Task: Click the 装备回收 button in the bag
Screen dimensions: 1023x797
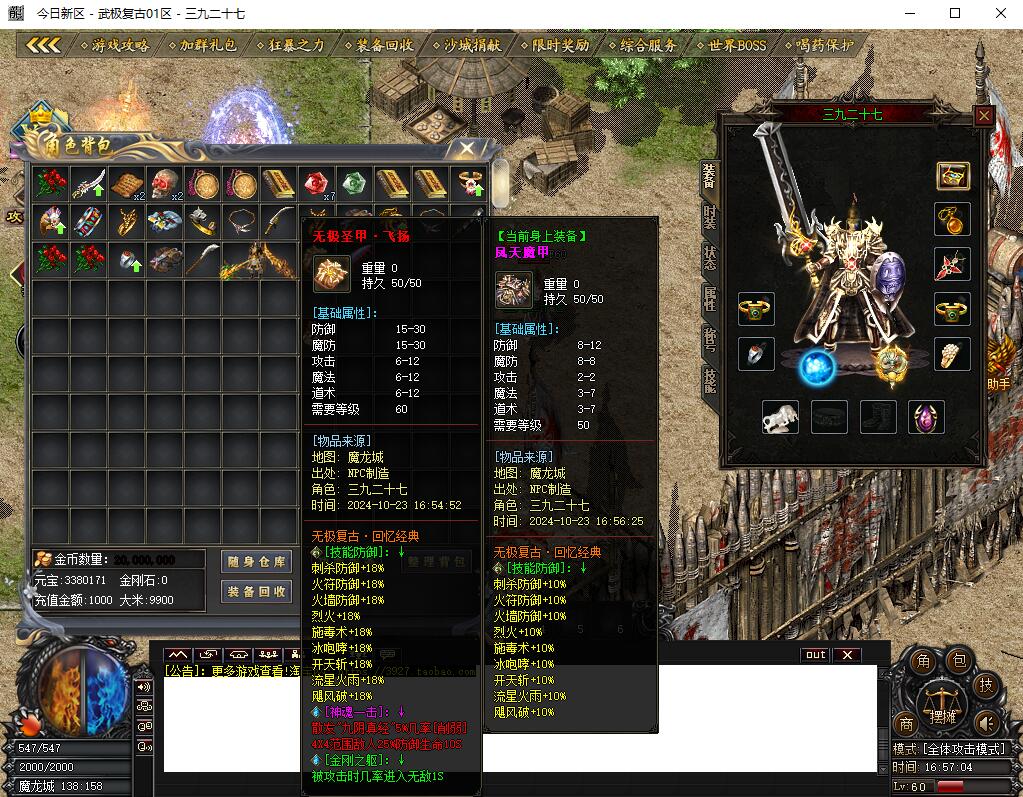Action: (x=256, y=591)
